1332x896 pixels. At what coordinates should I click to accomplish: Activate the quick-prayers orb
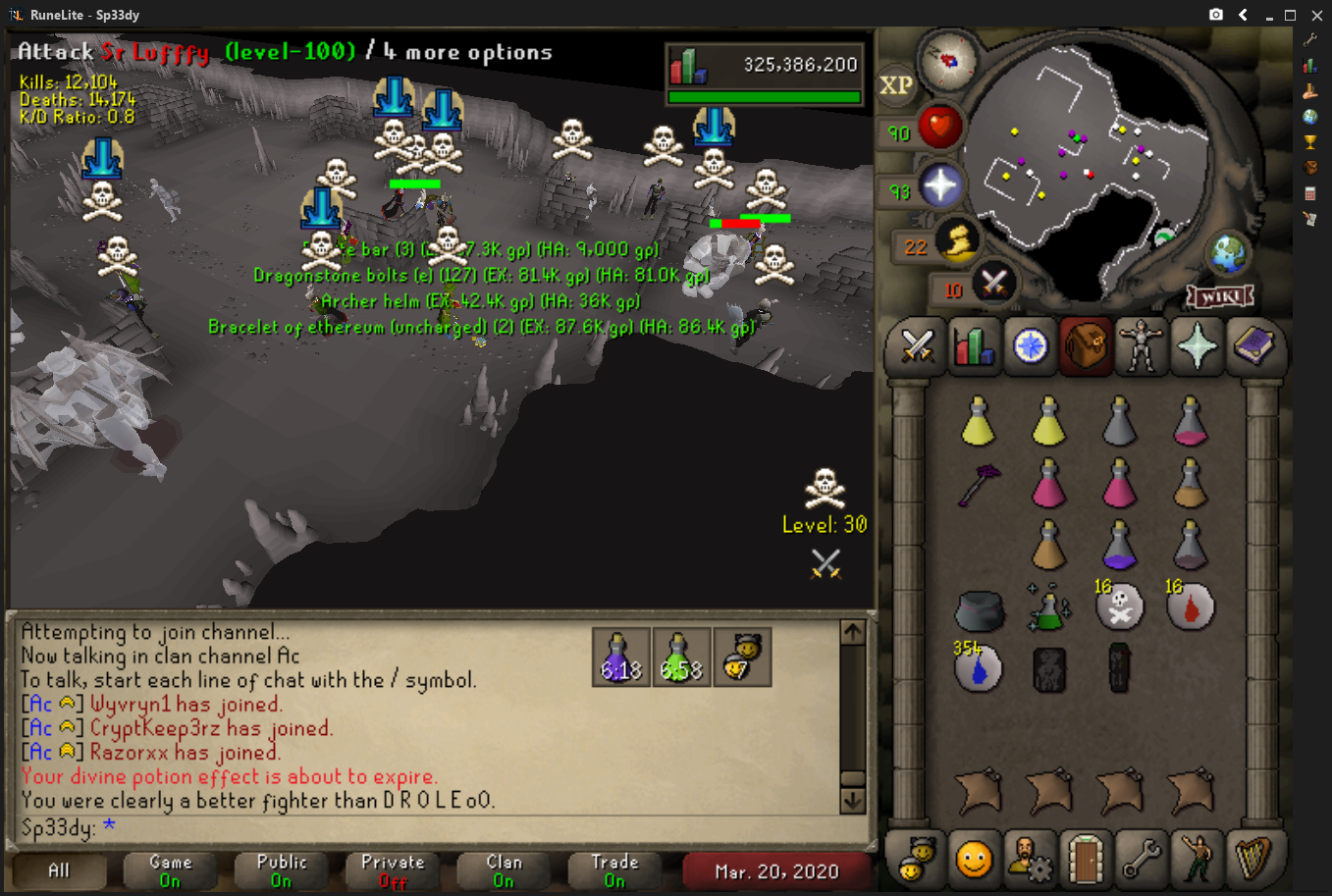click(939, 186)
